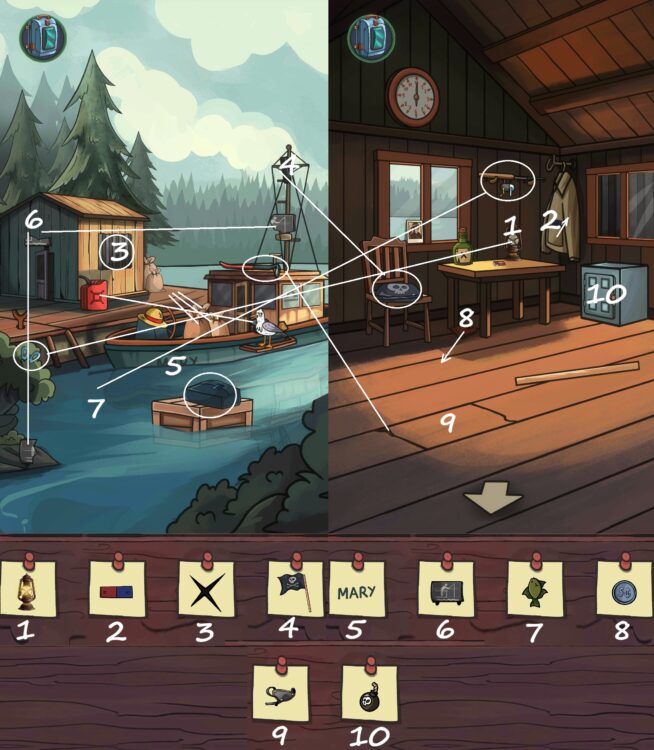
Task: Select the lantern clue note
Action: (x=27, y=589)
